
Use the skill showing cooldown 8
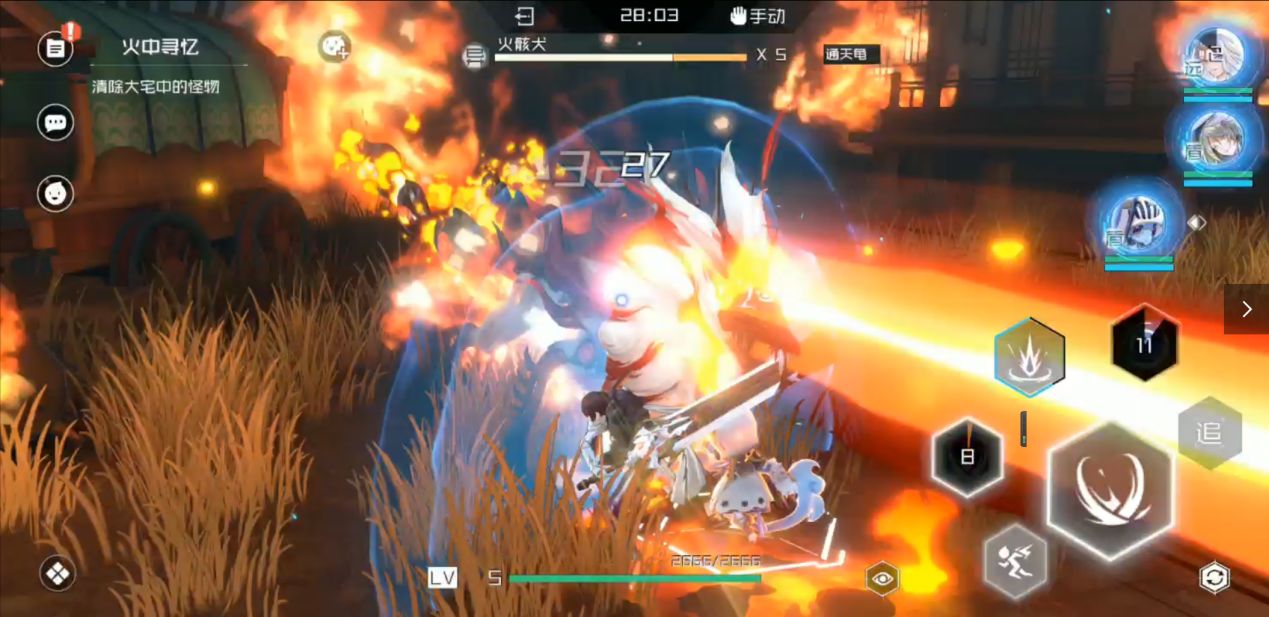967,458
